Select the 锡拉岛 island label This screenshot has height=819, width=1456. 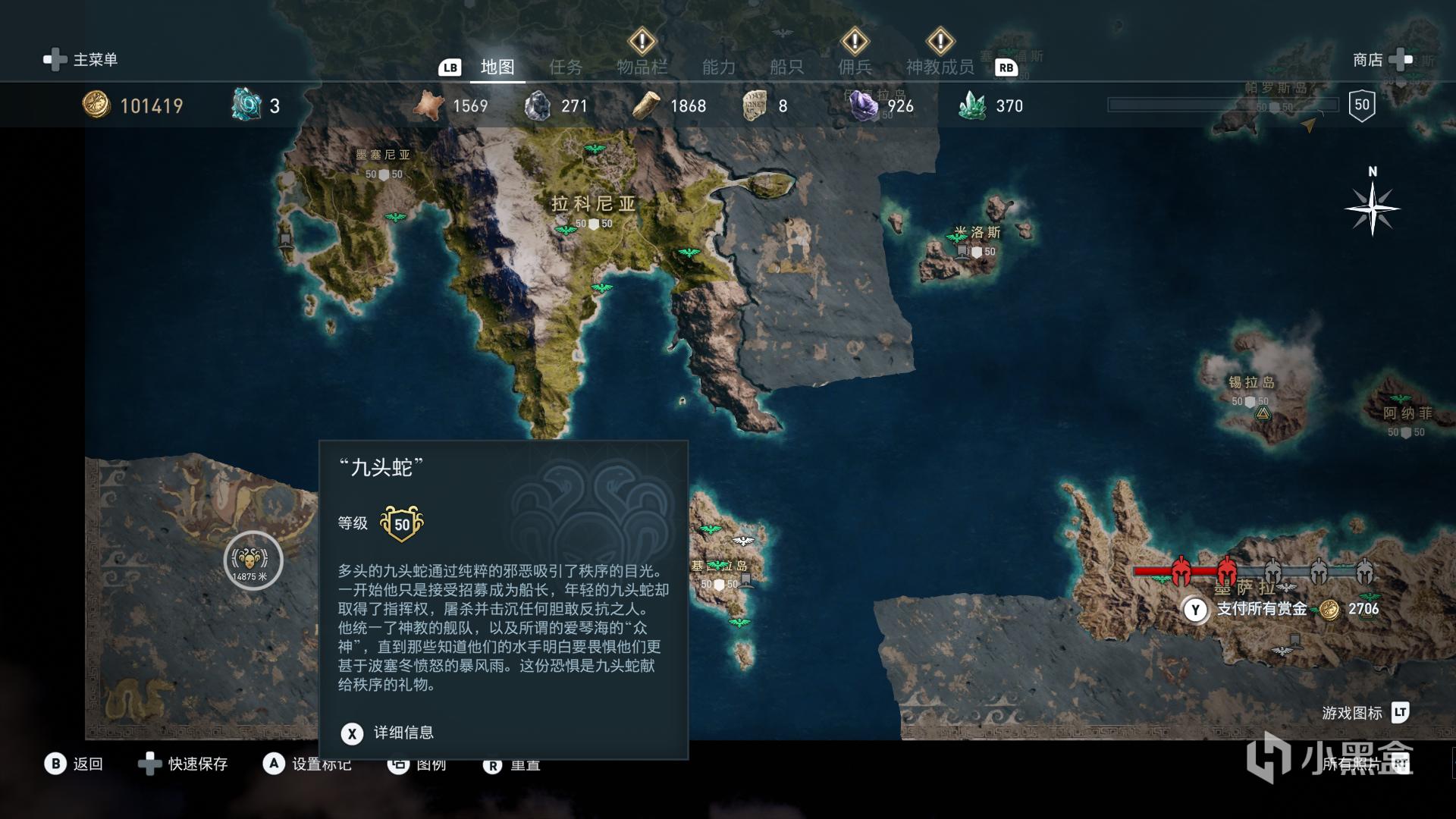(1251, 383)
